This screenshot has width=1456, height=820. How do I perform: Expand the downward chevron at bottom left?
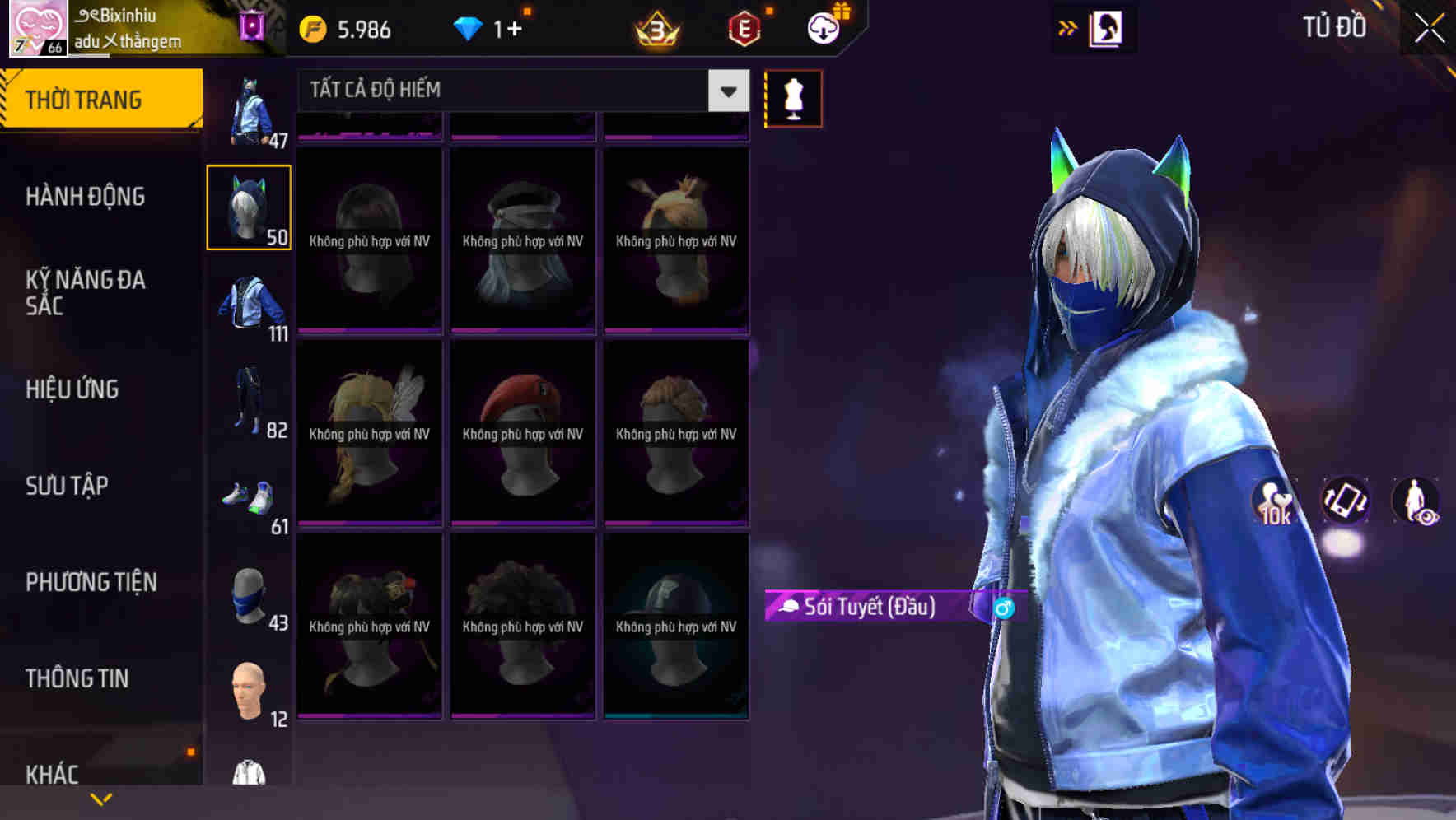pos(100,799)
